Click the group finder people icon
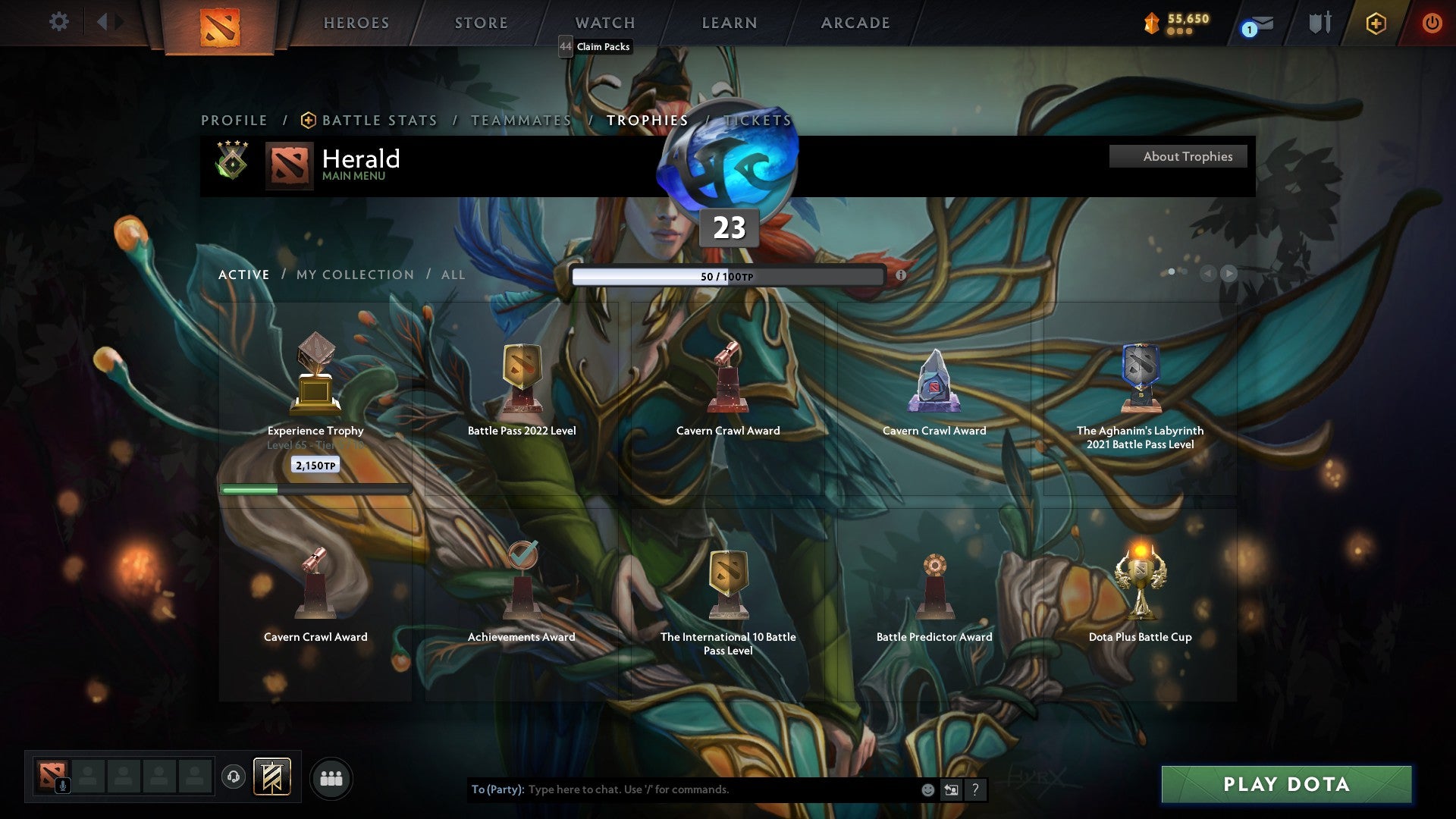This screenshot has height=819, width=1456. tap(331, 777)
